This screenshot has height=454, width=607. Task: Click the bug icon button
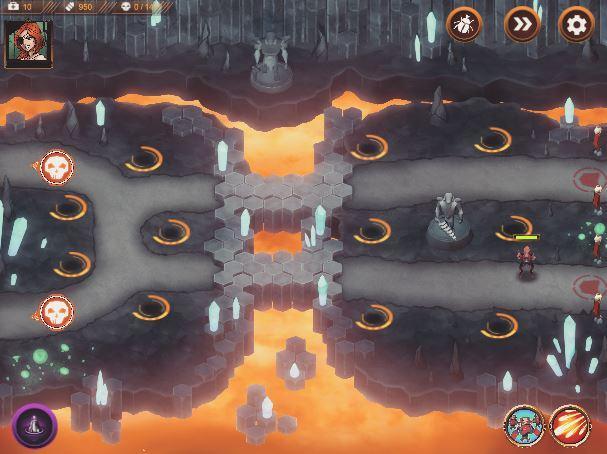[x=464, y=24]
